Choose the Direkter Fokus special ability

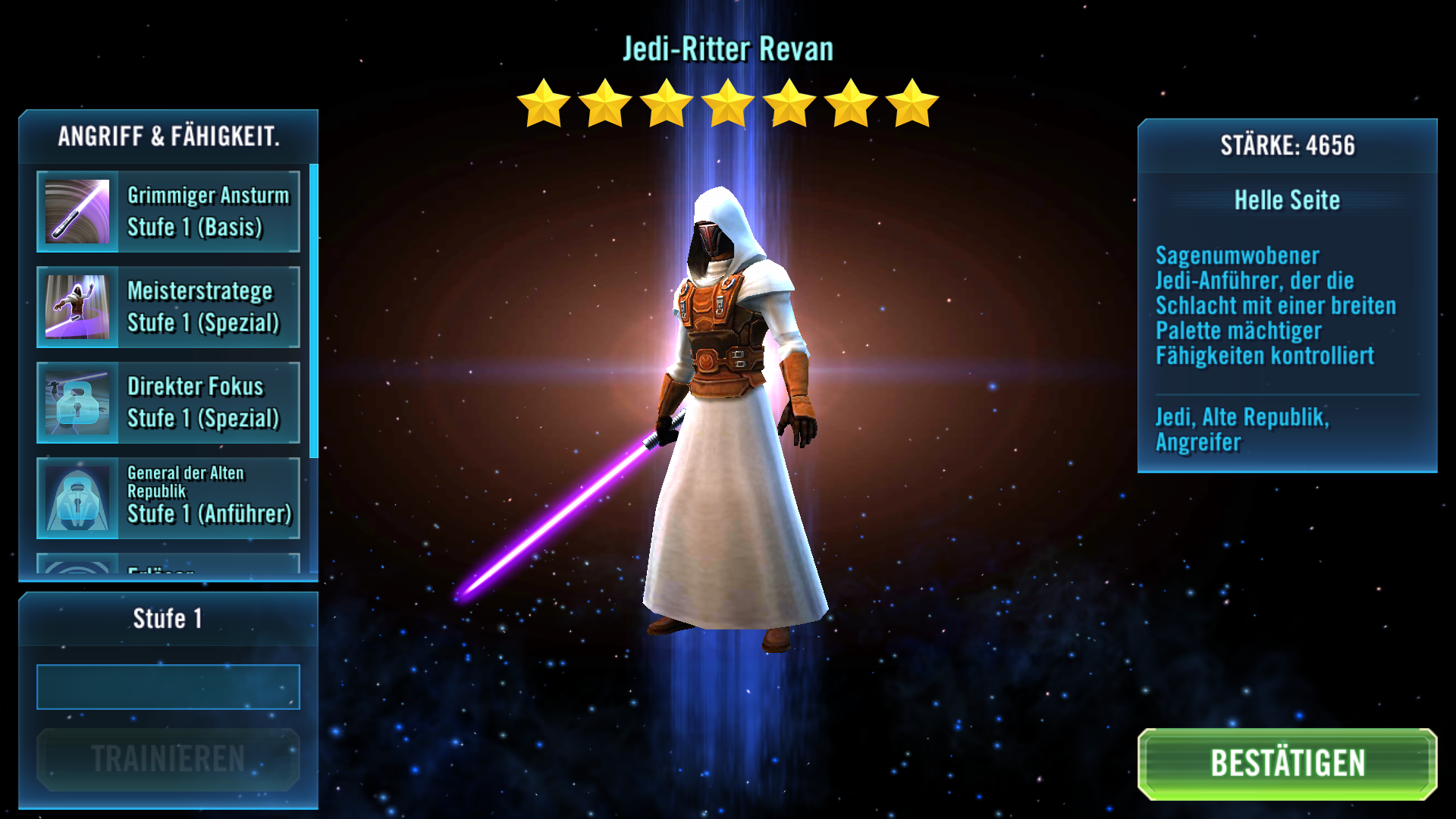pyautogui.click(x=168, y=403)
